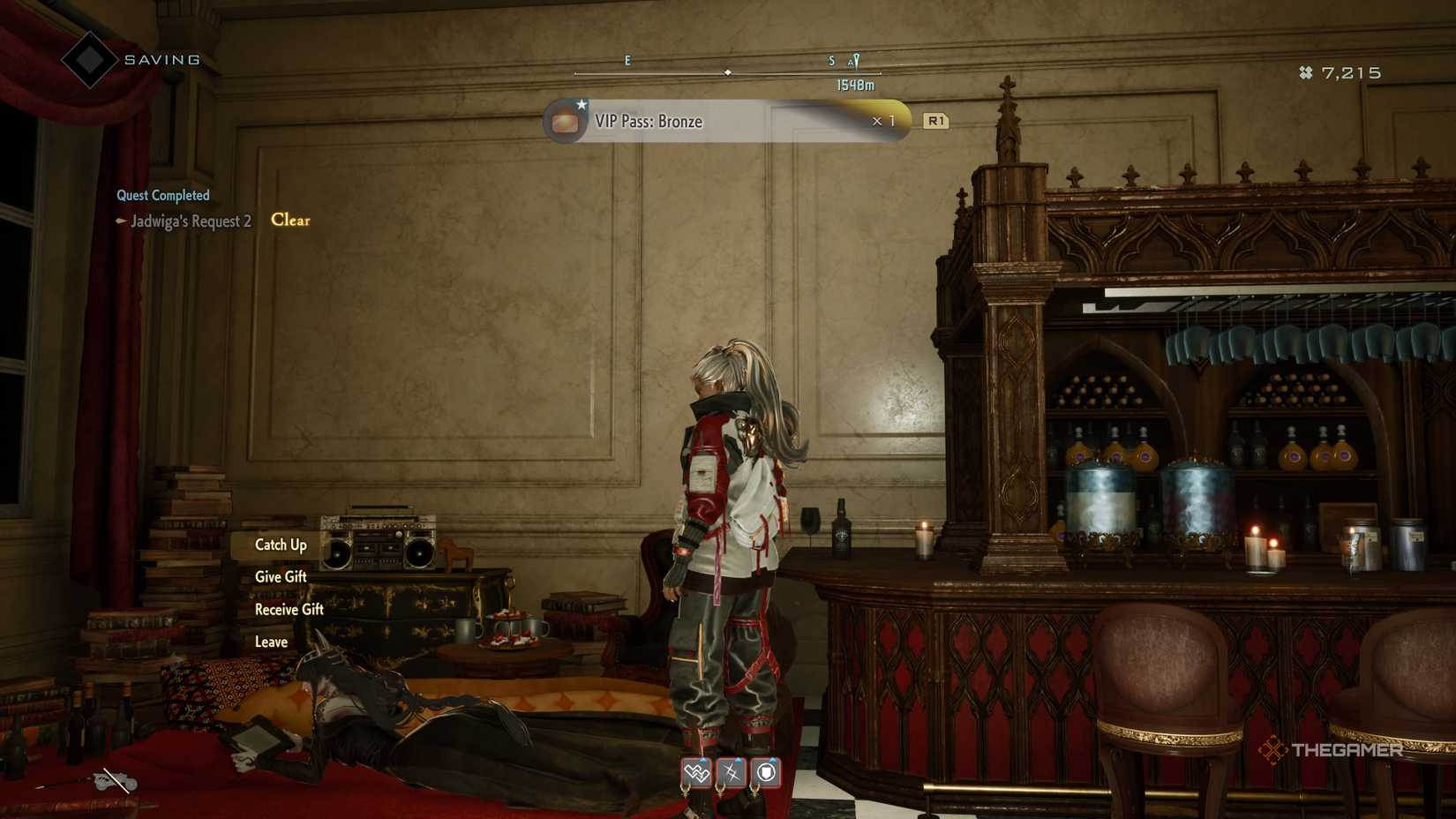The width and height of the screenshot is (1456, 819).
Task: Toggle the quest marker arrow beside Jadwiga's Request 2
Action: tap(120, 222)
